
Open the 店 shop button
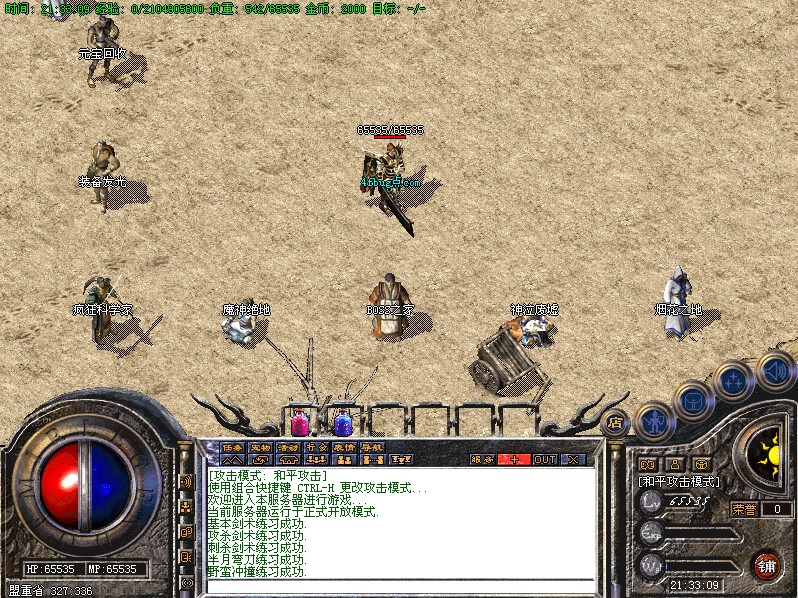pyautogui.click(x=616, y=421)
